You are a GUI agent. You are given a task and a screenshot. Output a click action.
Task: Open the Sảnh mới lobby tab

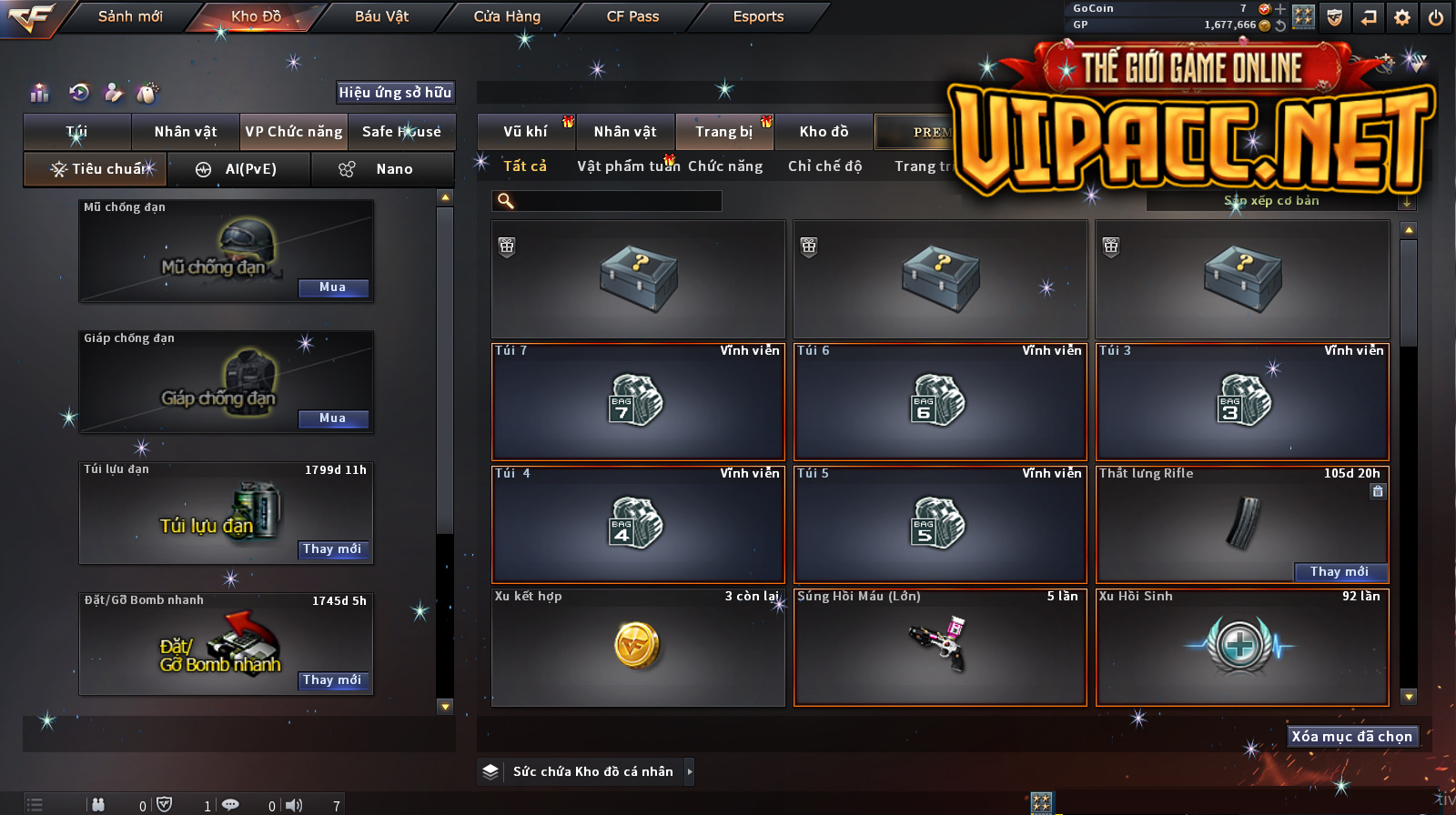130,16
